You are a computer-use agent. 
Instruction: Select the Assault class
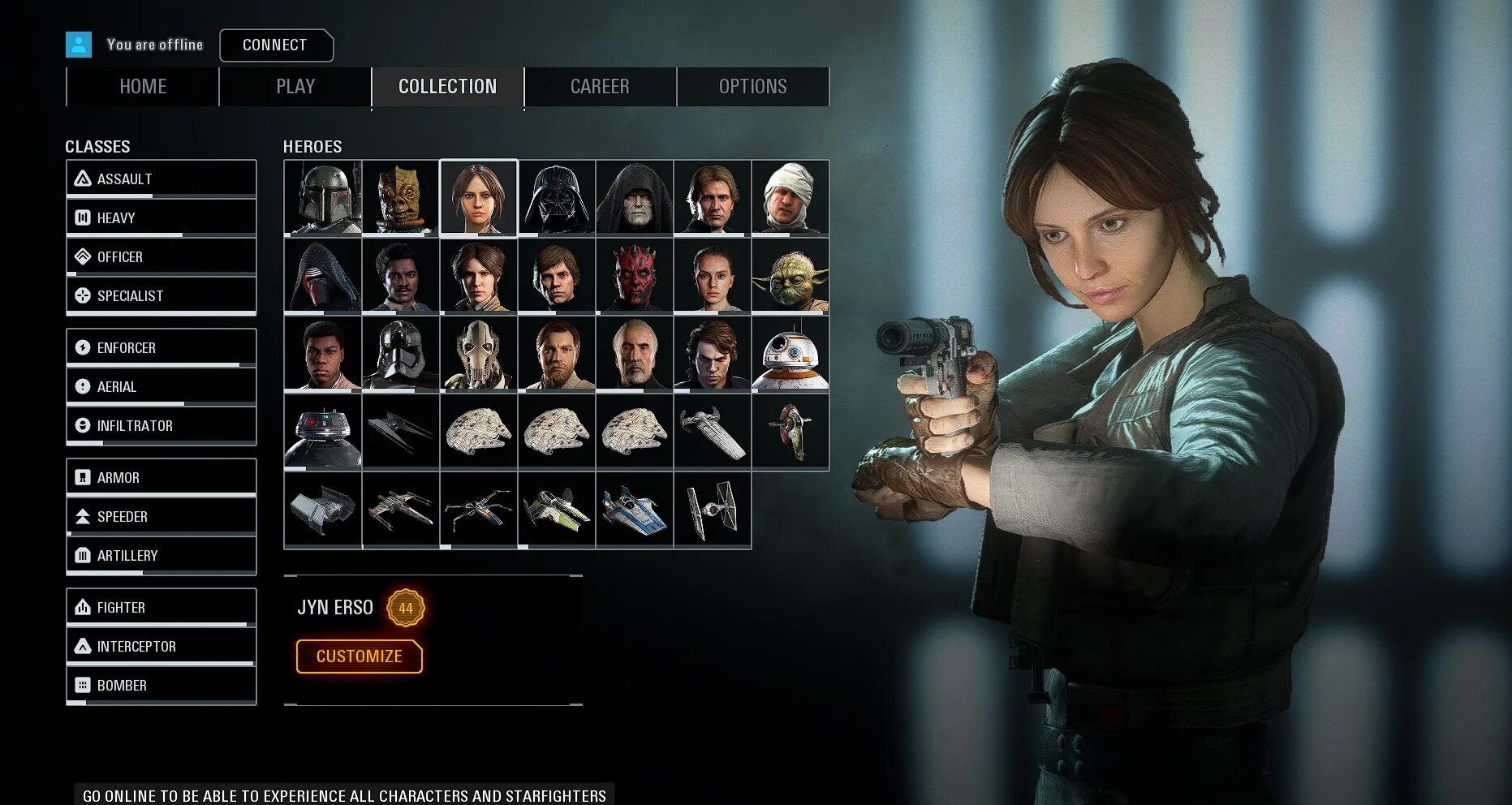pyautogui.click(x=161, y=179)
